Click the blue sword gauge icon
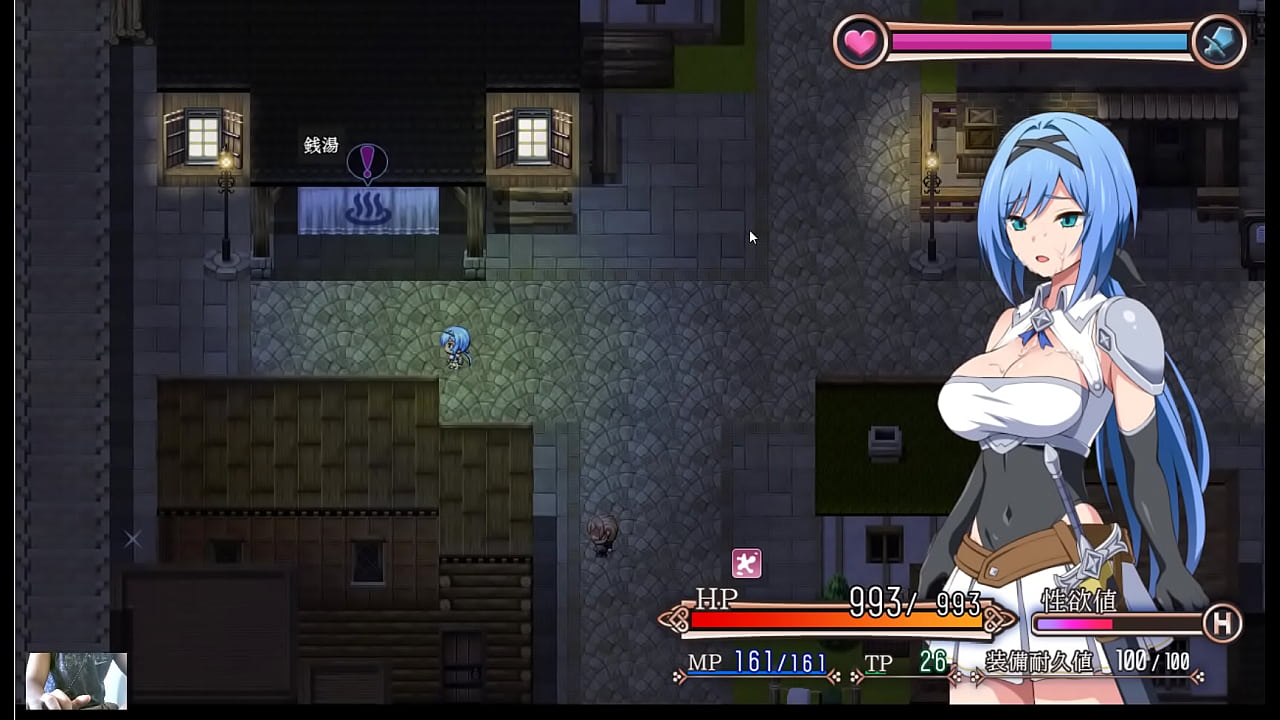1280x720 pixels. tap(1219, 42)
